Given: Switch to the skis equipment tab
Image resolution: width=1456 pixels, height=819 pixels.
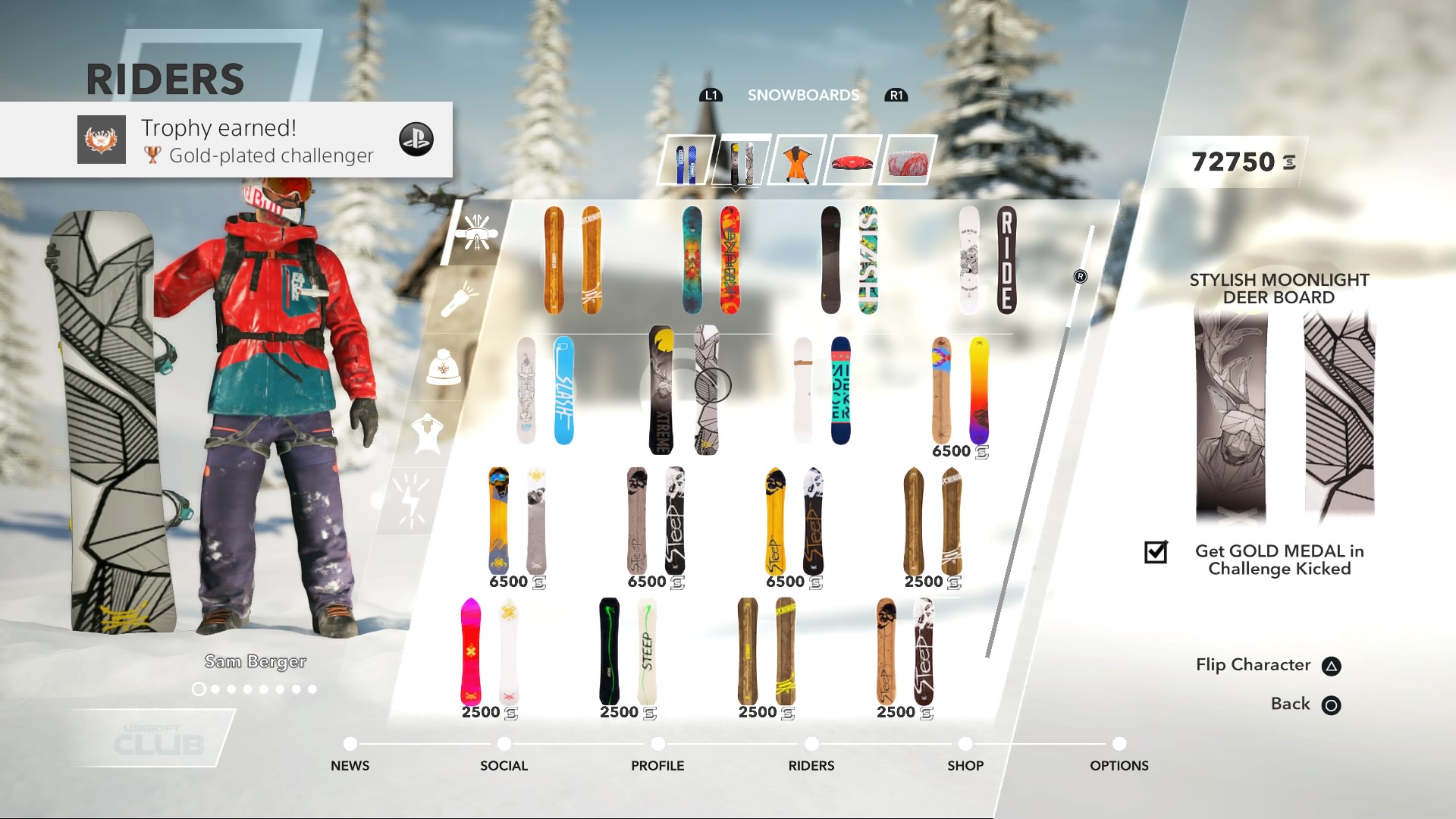Looking at the screenshot, I should click(686, 161).
